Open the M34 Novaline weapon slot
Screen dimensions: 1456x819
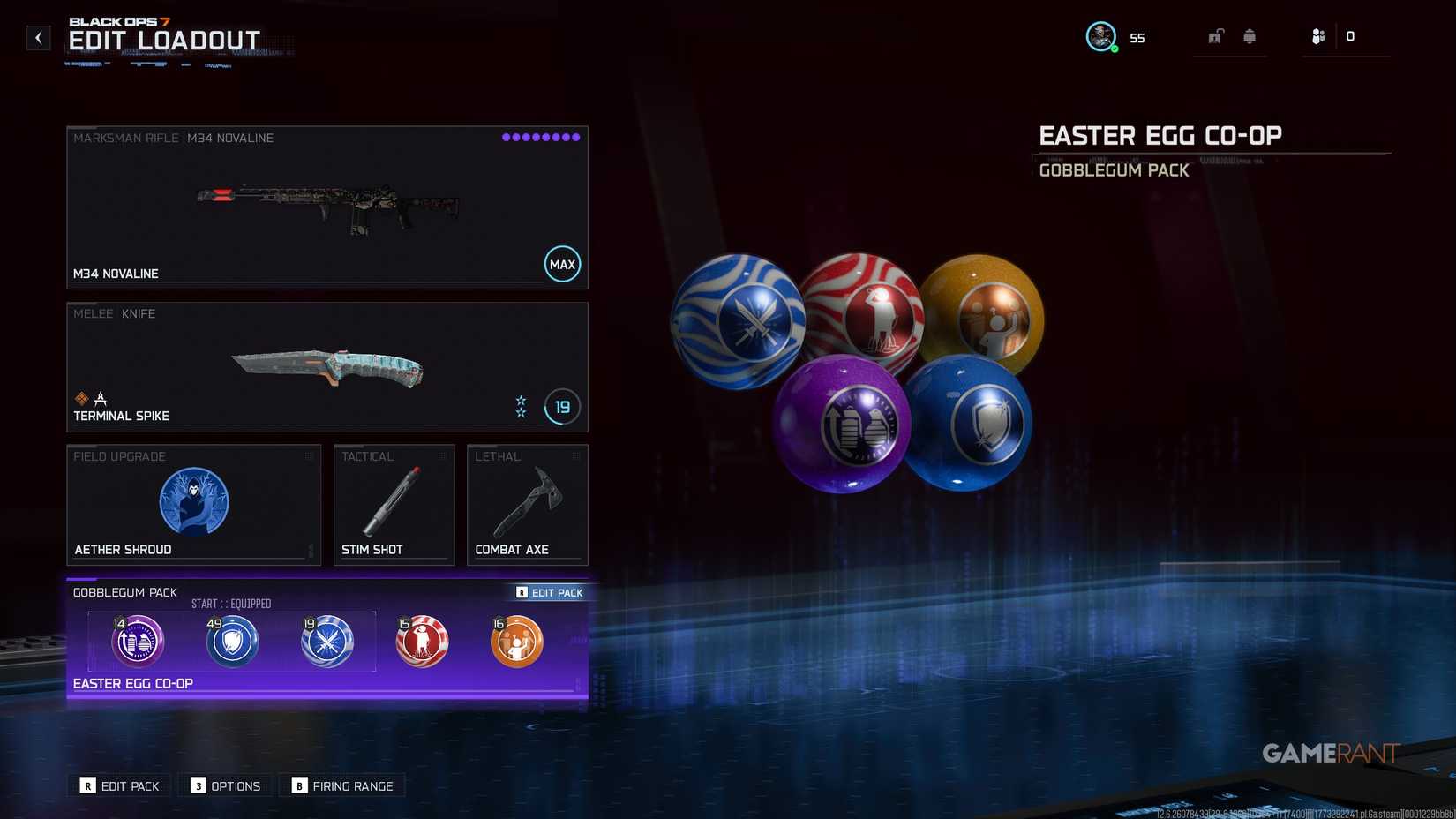coord(326,207)
